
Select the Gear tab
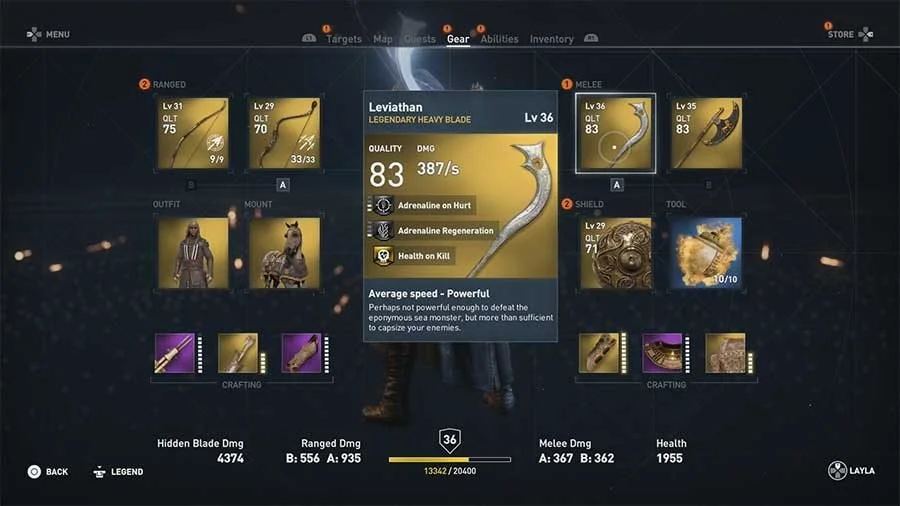458,39
